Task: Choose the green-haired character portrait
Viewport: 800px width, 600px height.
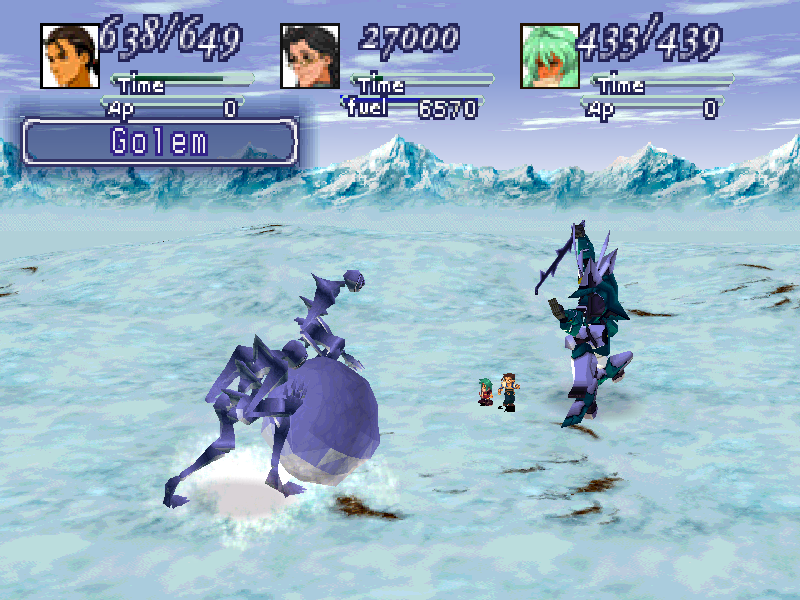Action: [550, 56]
